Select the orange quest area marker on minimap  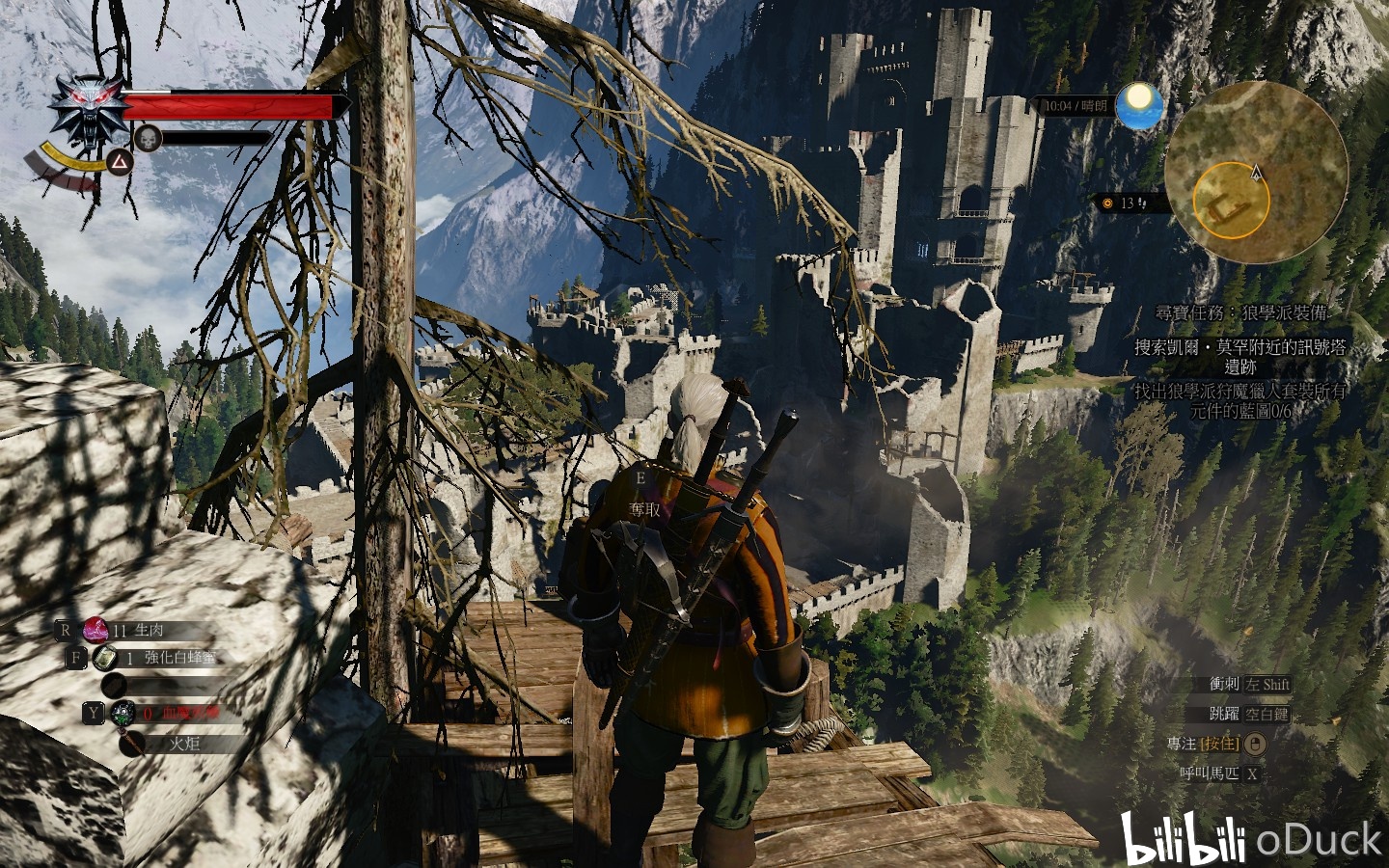click(1230, 202)
